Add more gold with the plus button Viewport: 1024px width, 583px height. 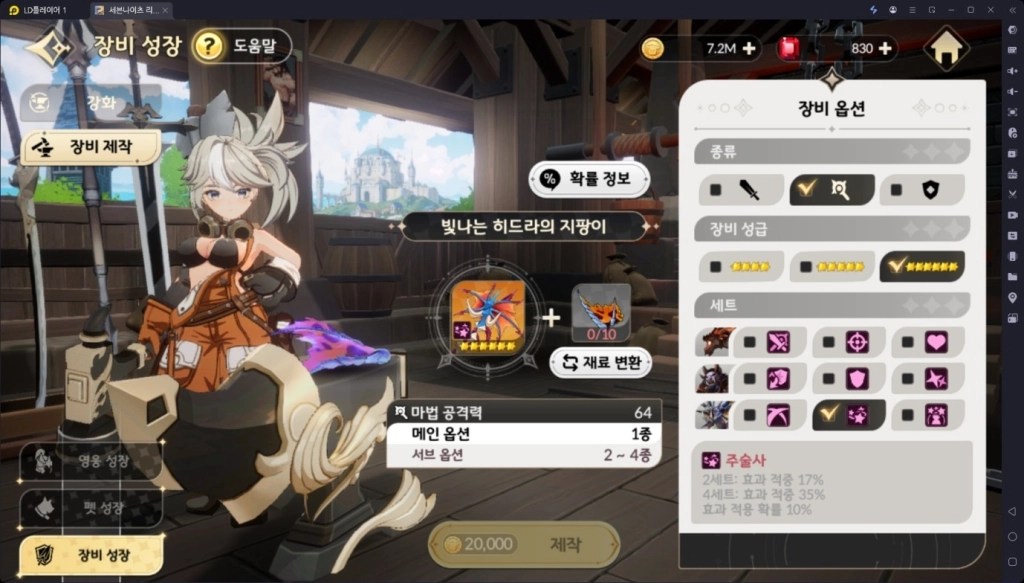point(748,48)
